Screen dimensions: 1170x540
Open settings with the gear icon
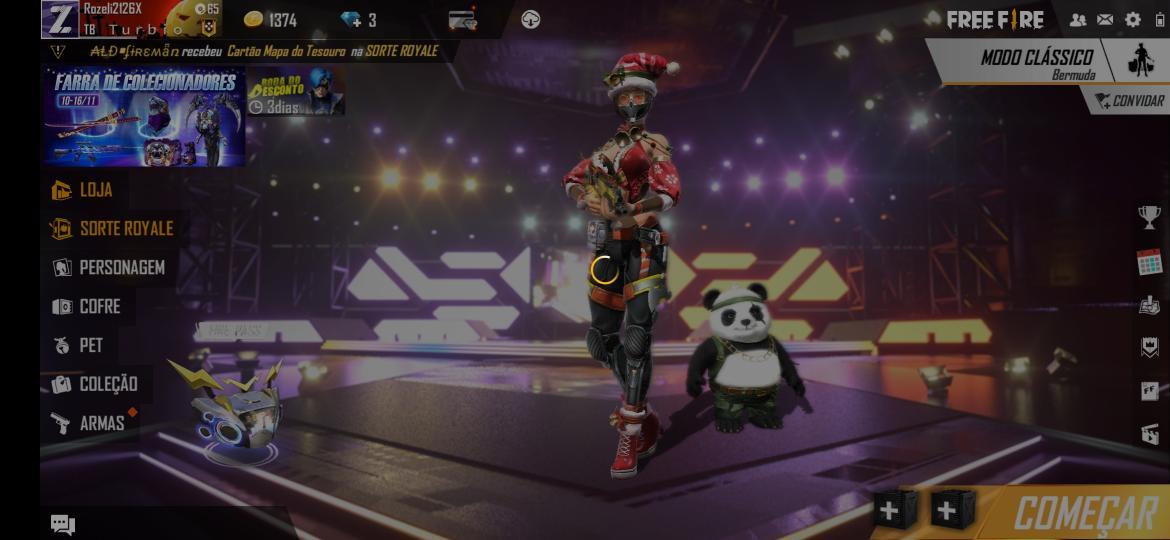[x=1132, y=20]
